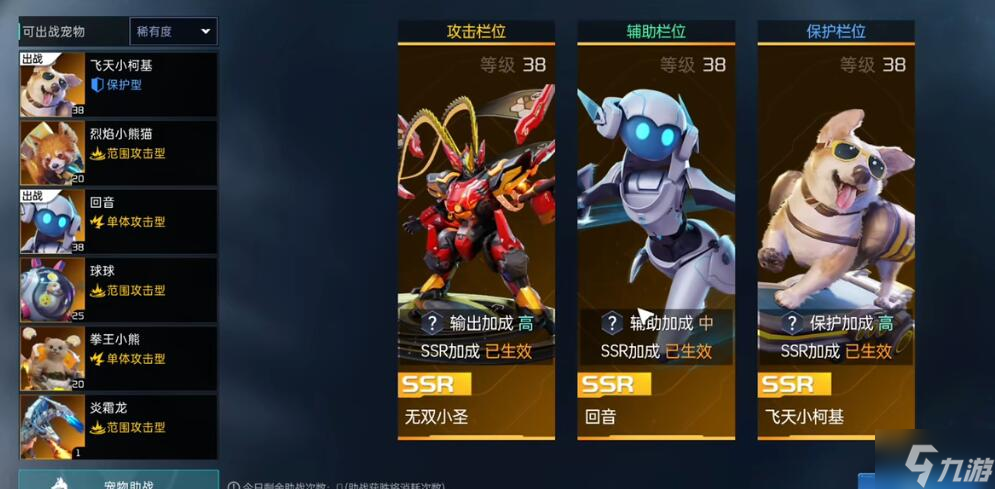The height and width of the screenshot is (489, 995).
Task: Click the 宠物助战 button
Action: pyautogui.click(x=118, y=482)
